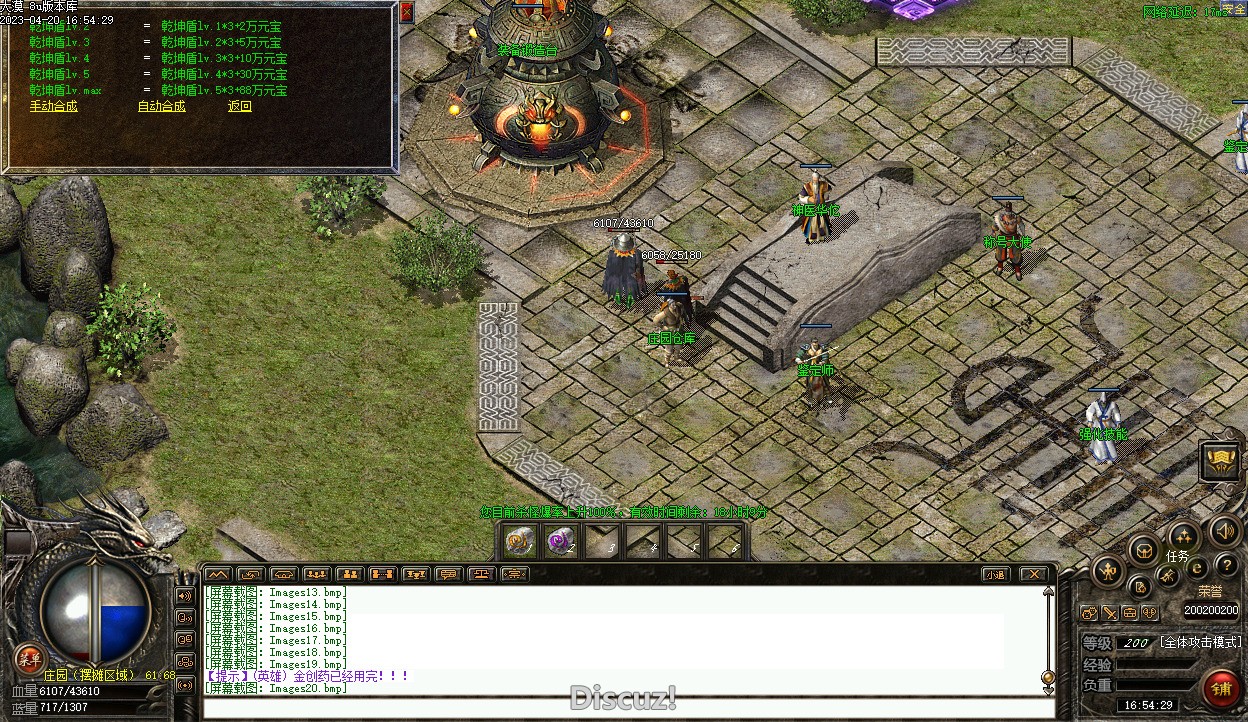Click the chat text input box
Viewport: 1248px width, 722px height.
pos(620,708)
